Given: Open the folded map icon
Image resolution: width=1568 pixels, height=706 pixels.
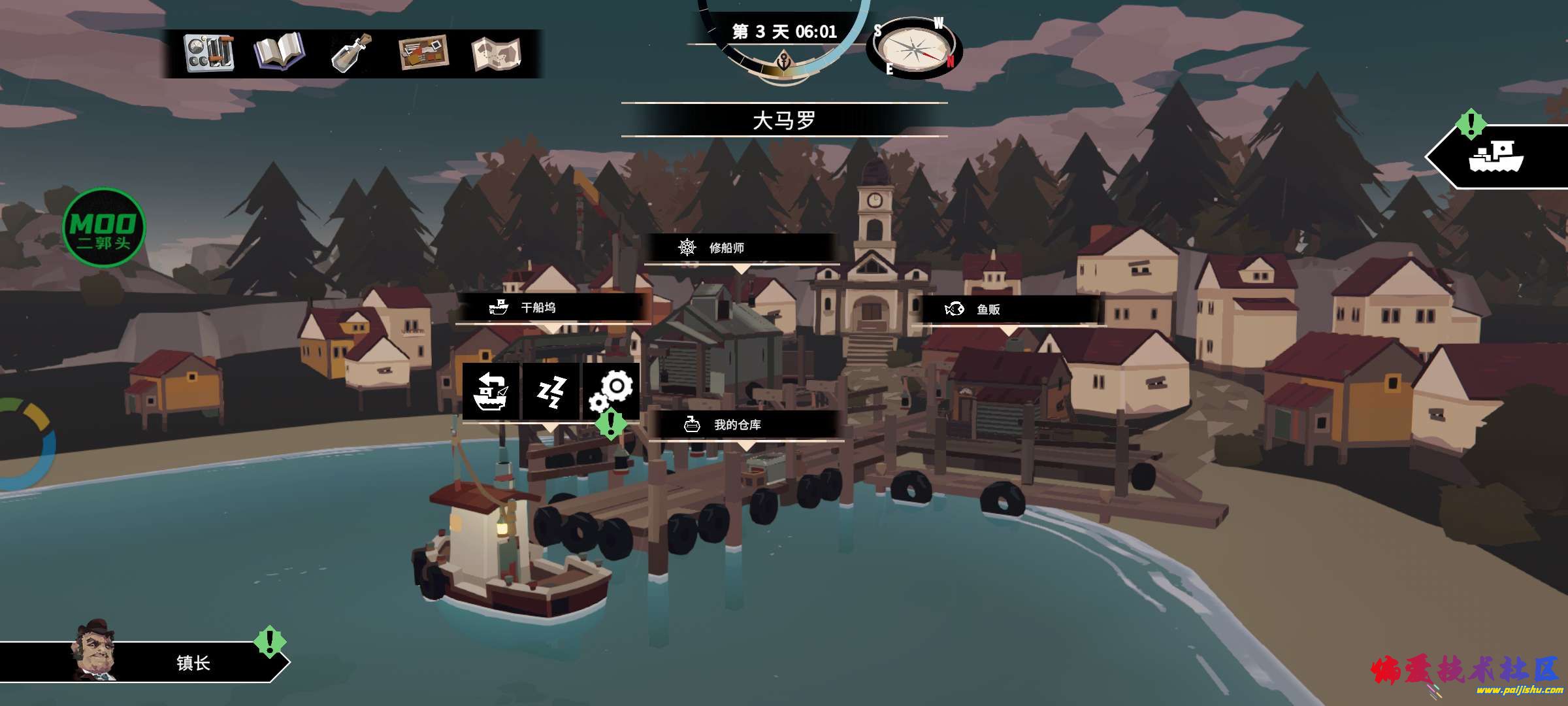Looking at the screenshot, I should [x=496, y=53].
